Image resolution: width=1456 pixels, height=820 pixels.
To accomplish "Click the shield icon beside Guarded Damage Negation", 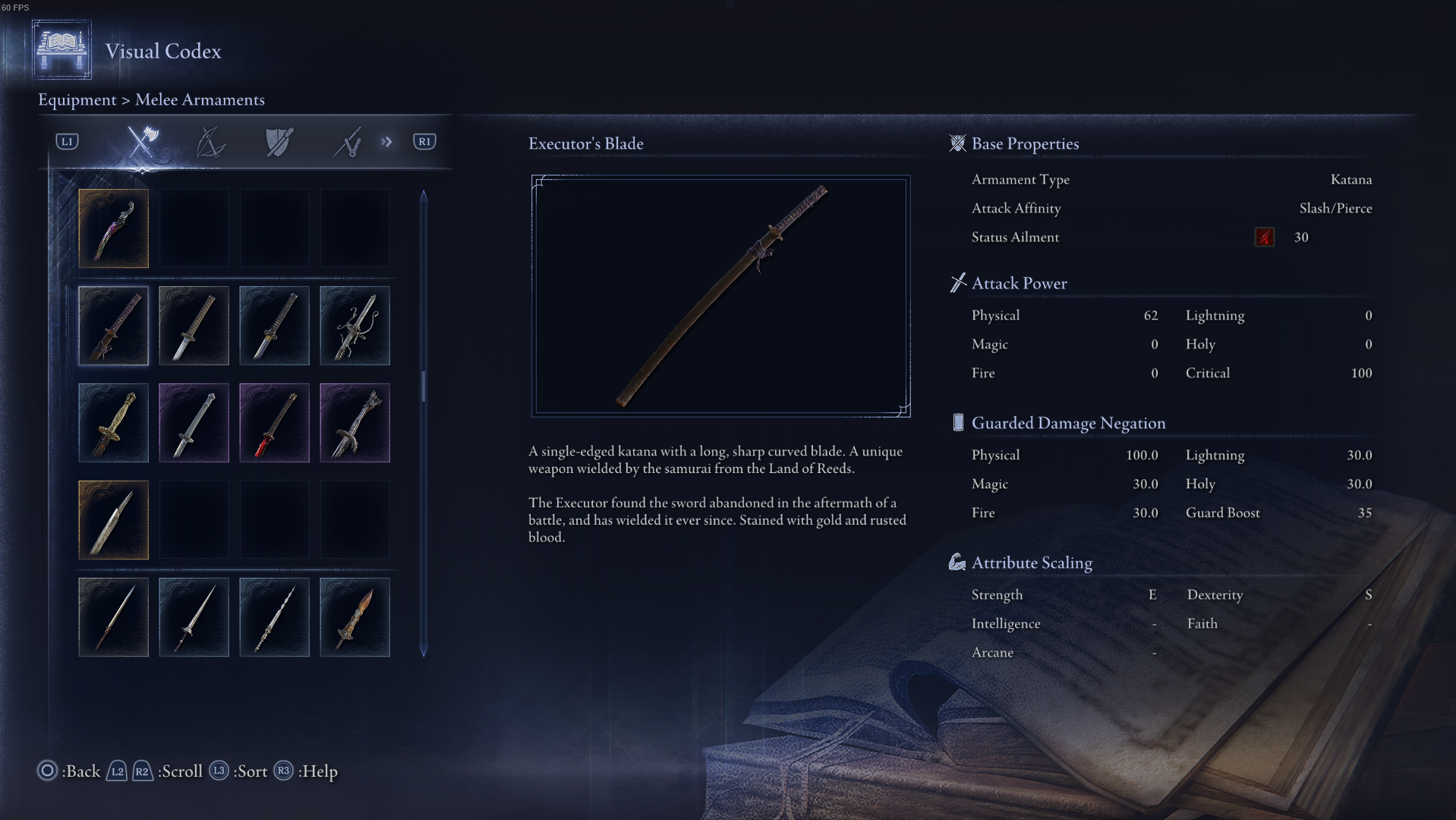I will click(x=957, y=422).
